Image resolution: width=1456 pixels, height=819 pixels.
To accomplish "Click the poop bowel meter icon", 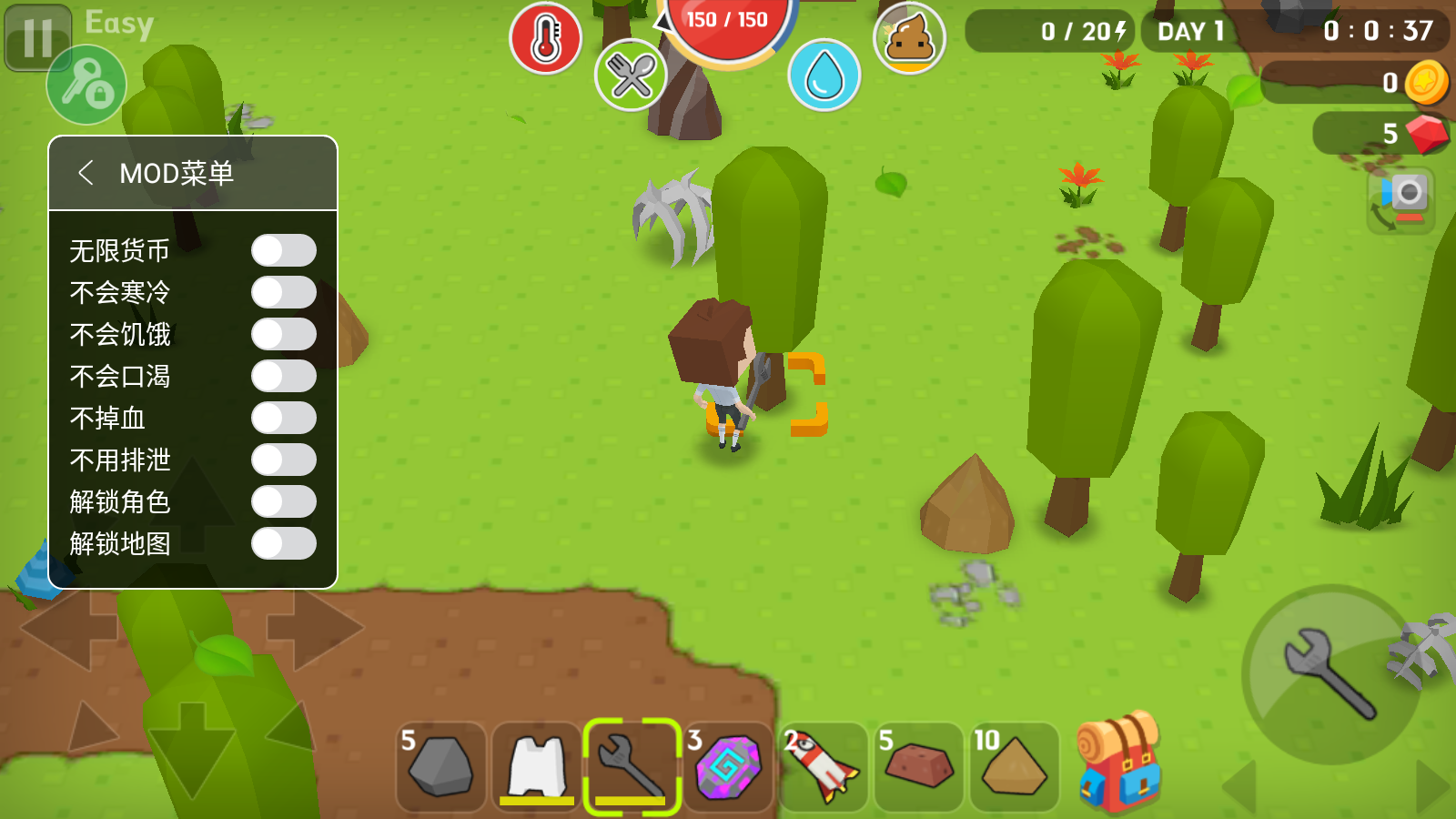I will click(909, 37).
